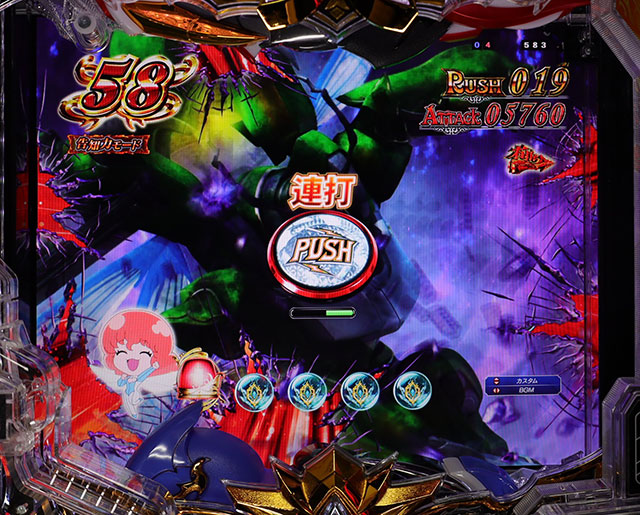Open the カスタム custom menu entry
The height and width of the screenshot is (515, 640).
coord(526,383)
